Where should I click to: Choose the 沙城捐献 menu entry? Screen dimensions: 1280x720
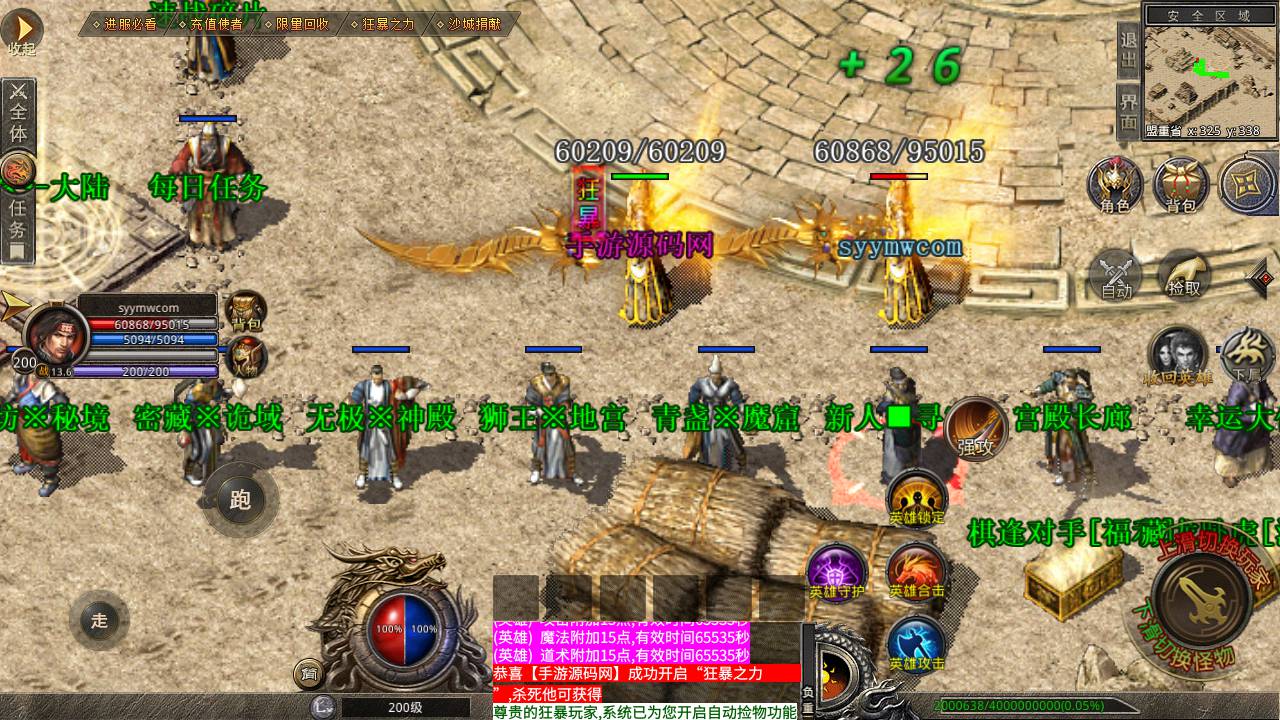click(x=474, y=24)
